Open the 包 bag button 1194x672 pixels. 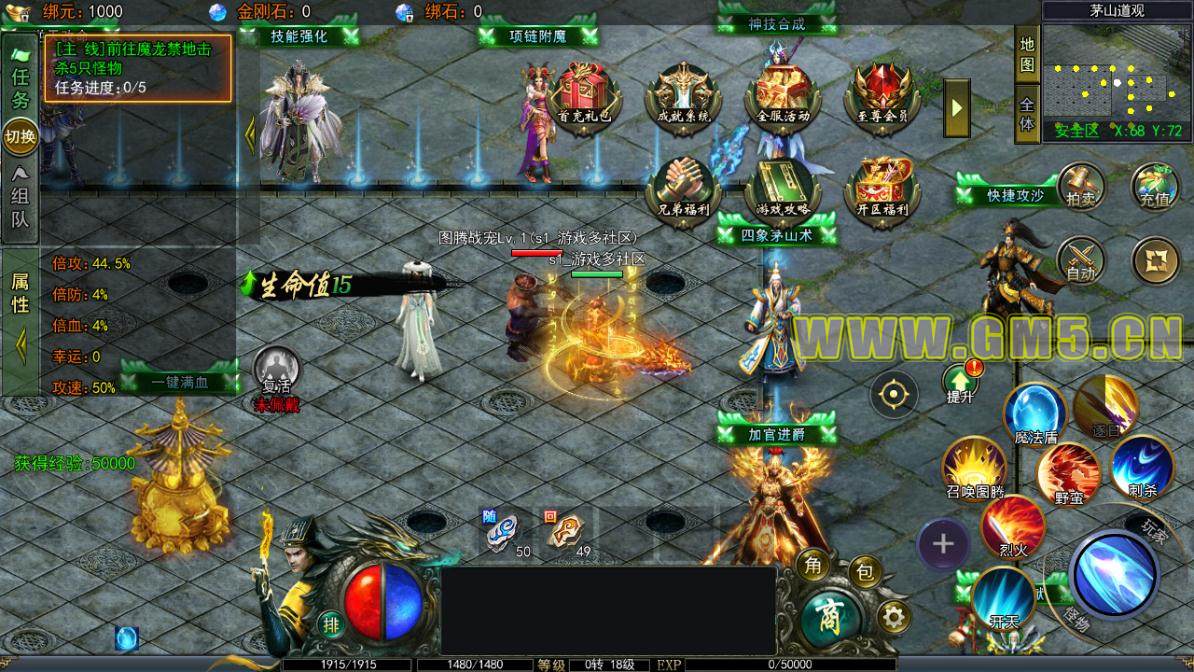pos(862,573)
